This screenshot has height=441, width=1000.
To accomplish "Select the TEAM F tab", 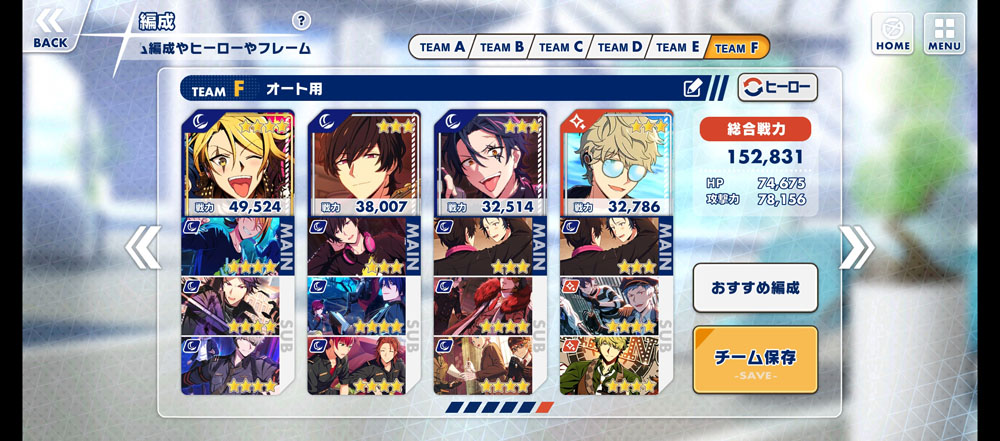I will click(x=737, y=47).
